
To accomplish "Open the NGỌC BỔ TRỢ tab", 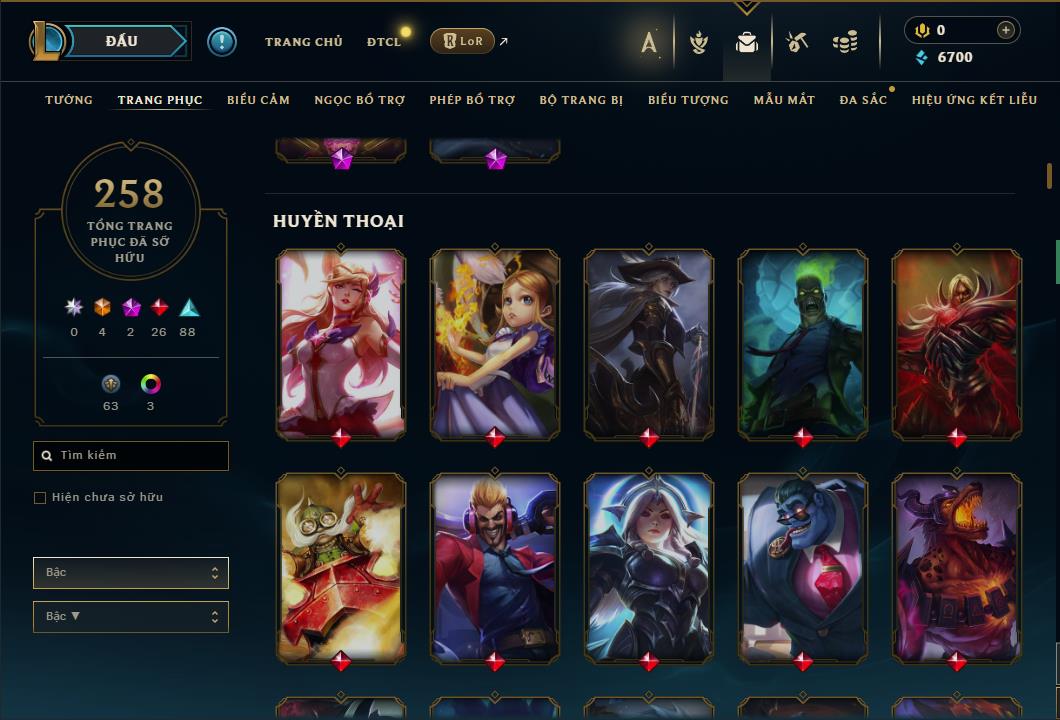I will [x=359, y=100].
